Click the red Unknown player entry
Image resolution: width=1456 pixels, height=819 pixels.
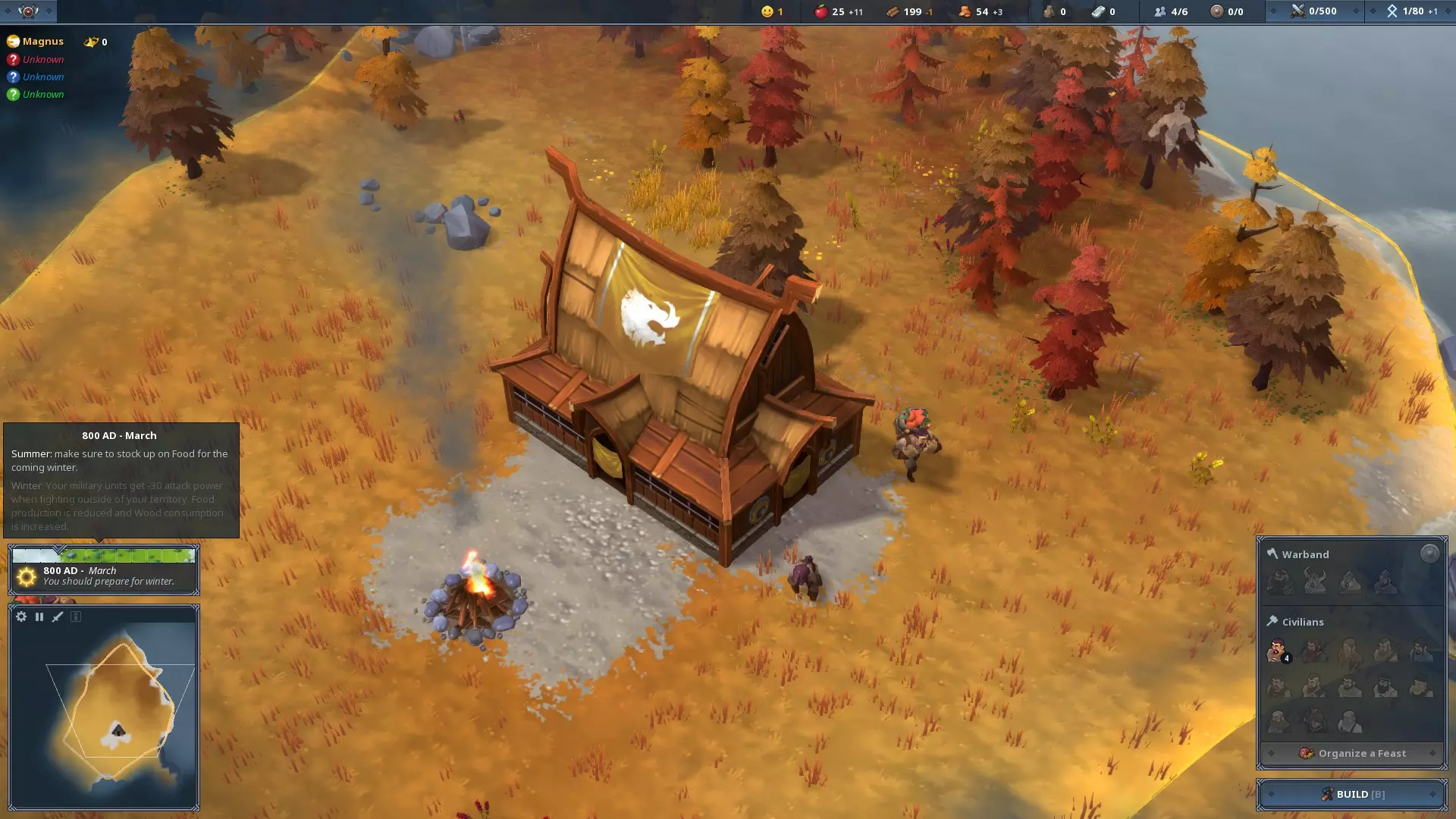42,59
